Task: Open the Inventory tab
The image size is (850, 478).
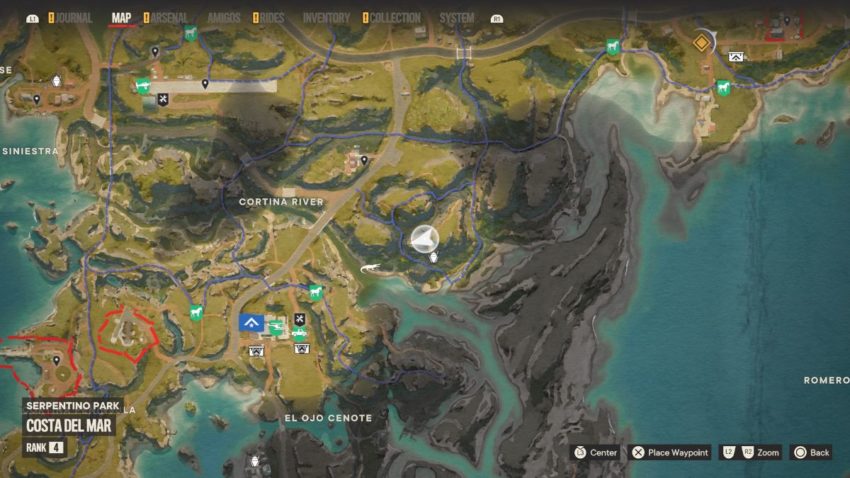Action: [x=326, y=18]
